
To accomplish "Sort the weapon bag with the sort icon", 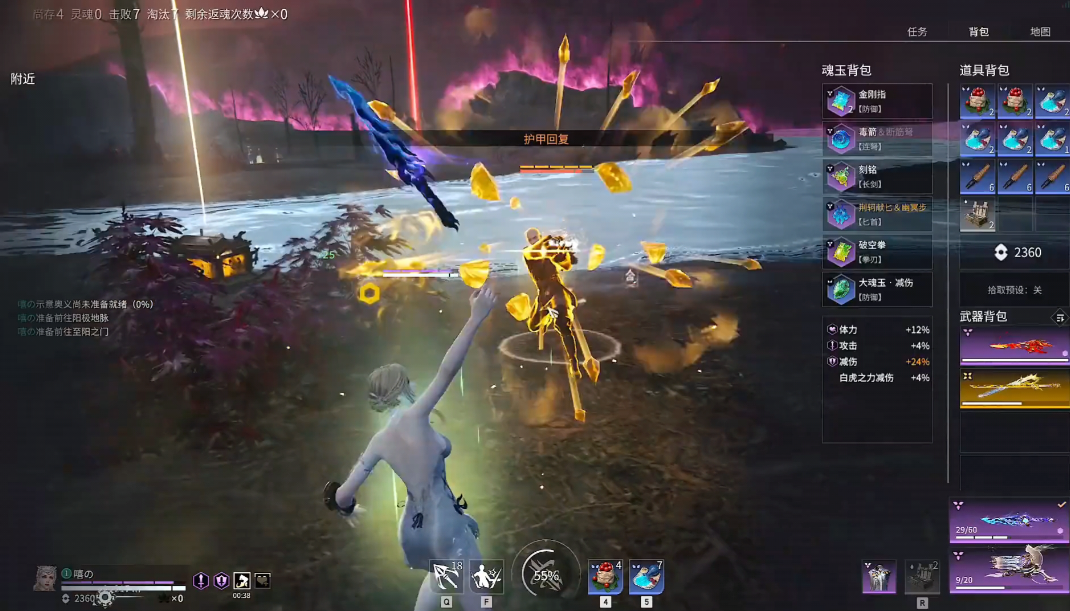I will [x=1059, y=318].
